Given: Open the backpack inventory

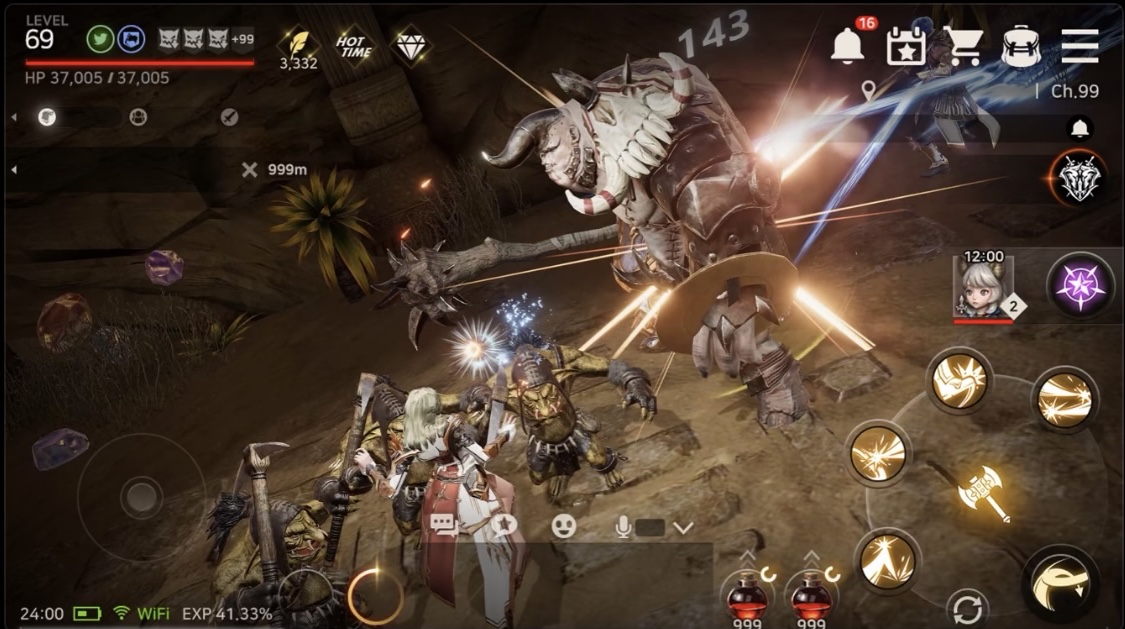Looking at the screenshot, I should pos(1021,47).
